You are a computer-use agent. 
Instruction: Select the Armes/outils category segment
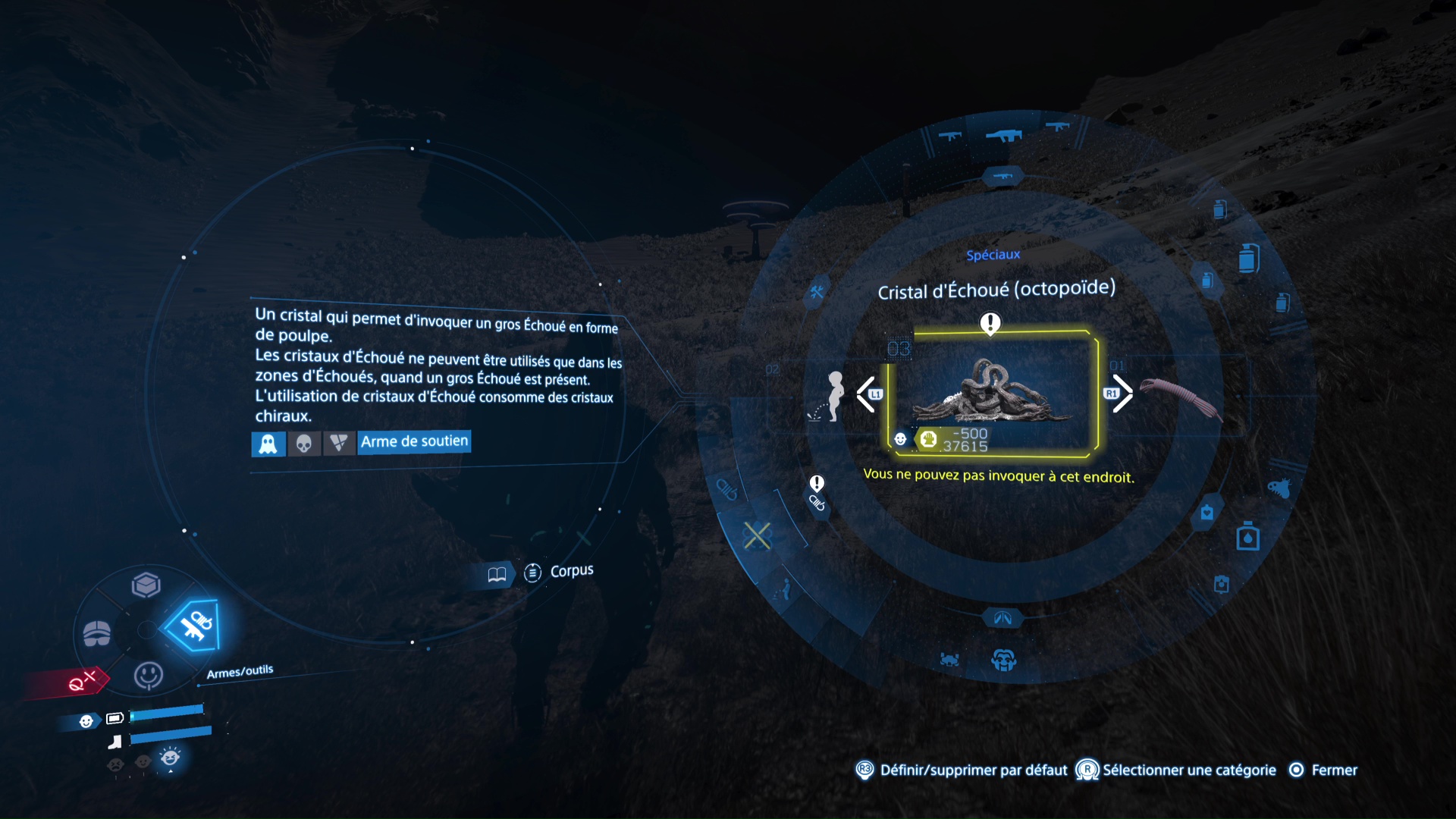pyautogui.click(x=194, y=626)
